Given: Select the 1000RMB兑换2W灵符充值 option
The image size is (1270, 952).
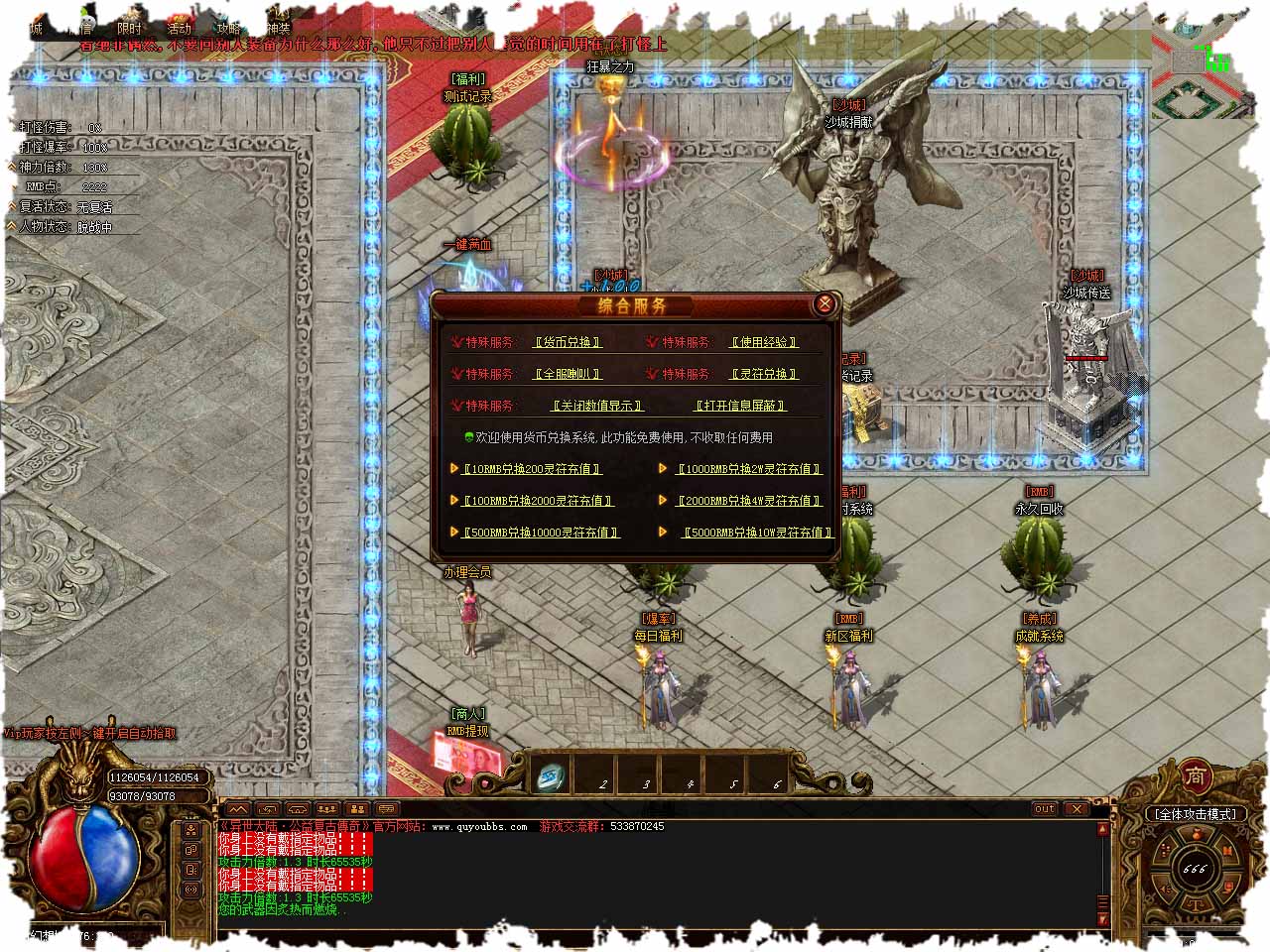Looking at the screenshot, I should click(x=748, y=469).
